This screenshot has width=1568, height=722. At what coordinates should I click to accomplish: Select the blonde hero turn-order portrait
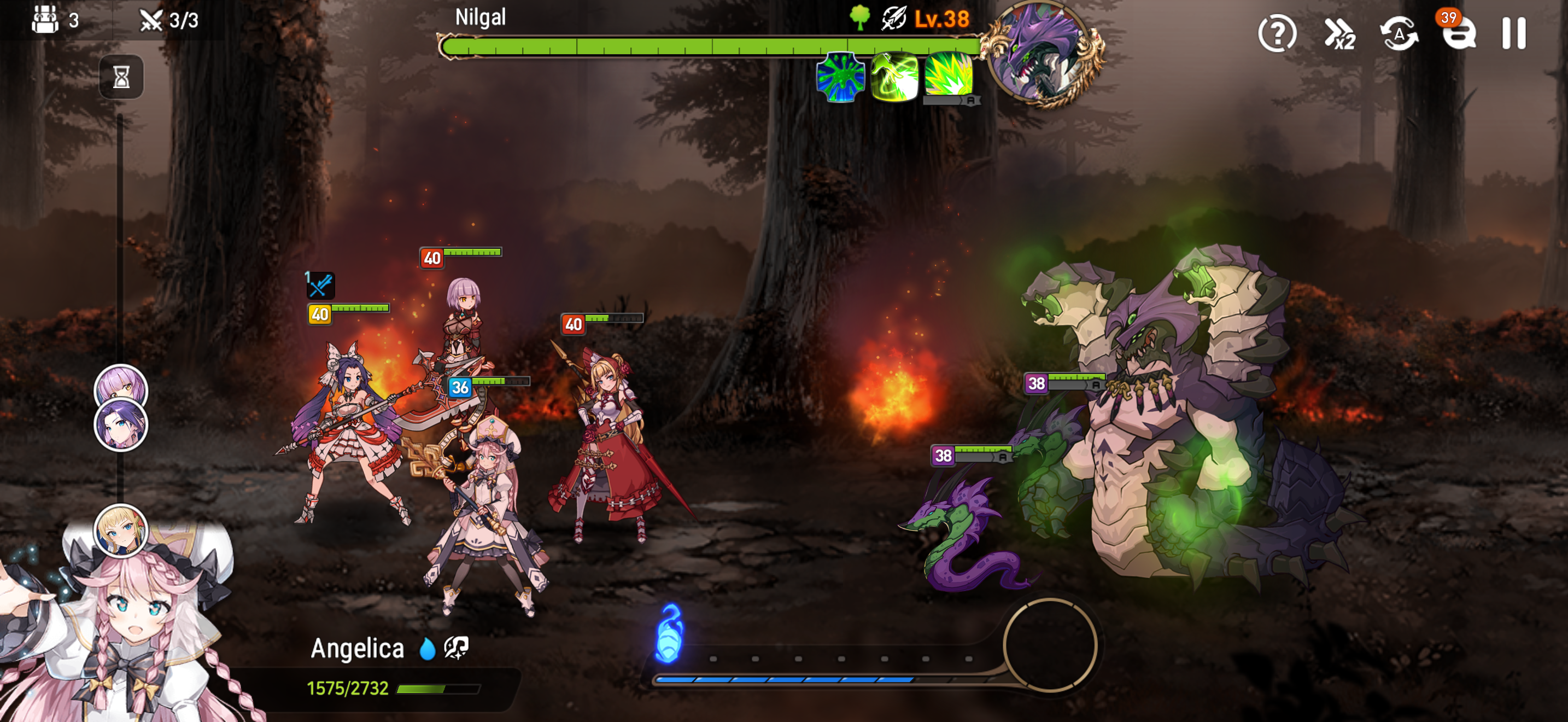120,531
